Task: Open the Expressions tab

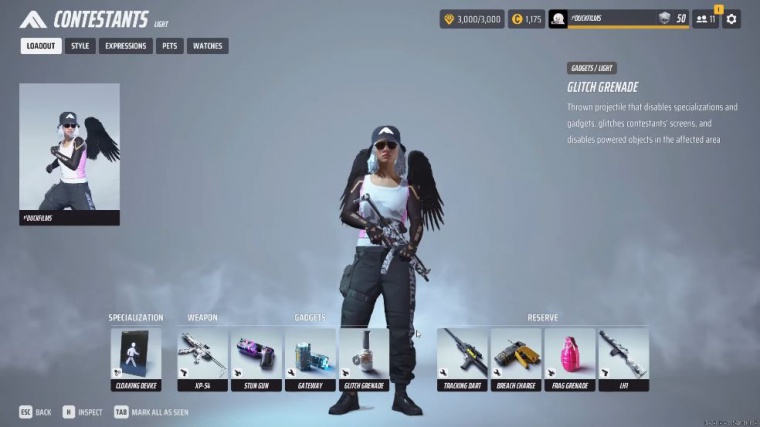Action: click(x=125, y=46)
